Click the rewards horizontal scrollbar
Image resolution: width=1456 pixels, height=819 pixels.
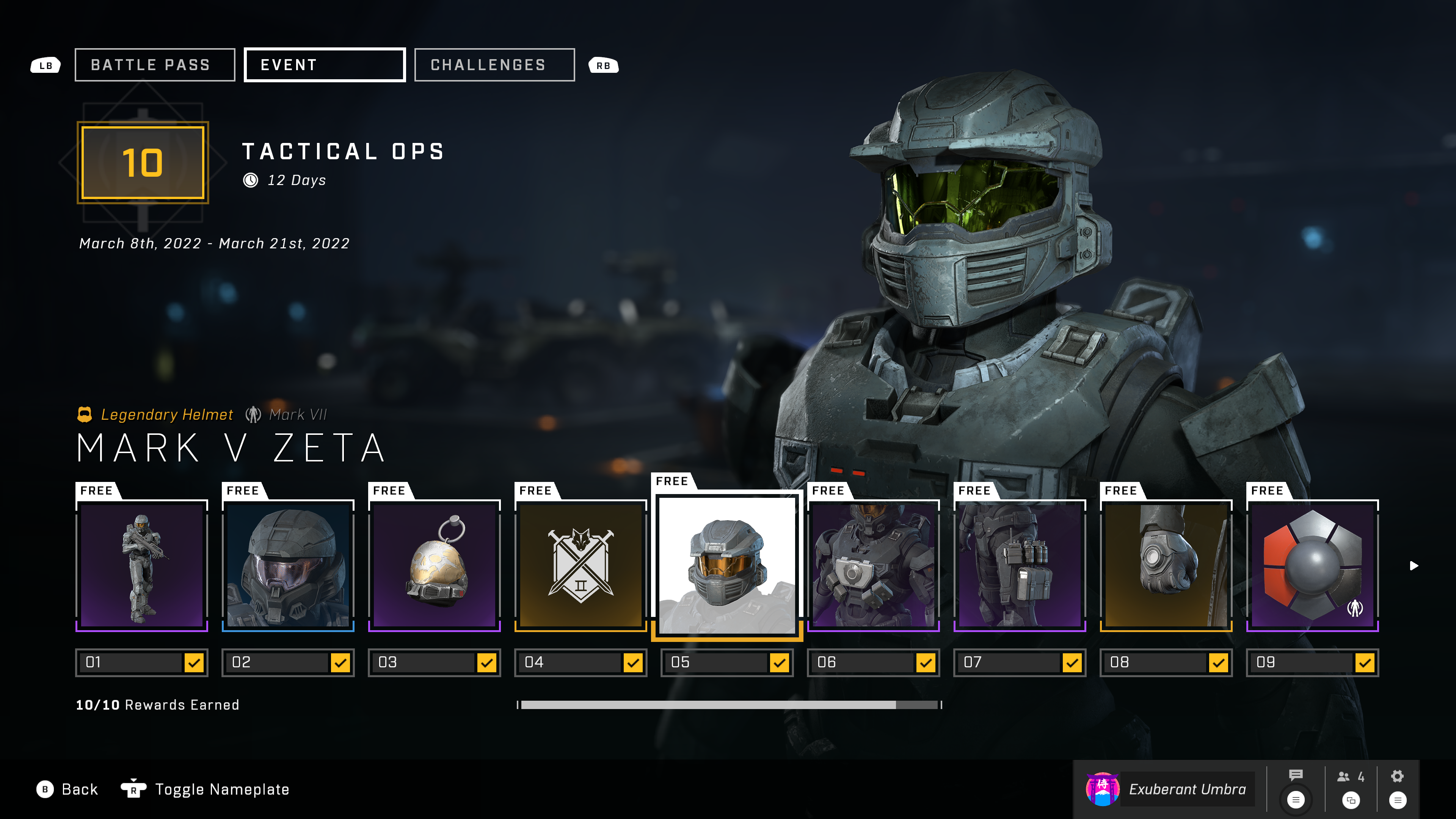coord(728,705)
